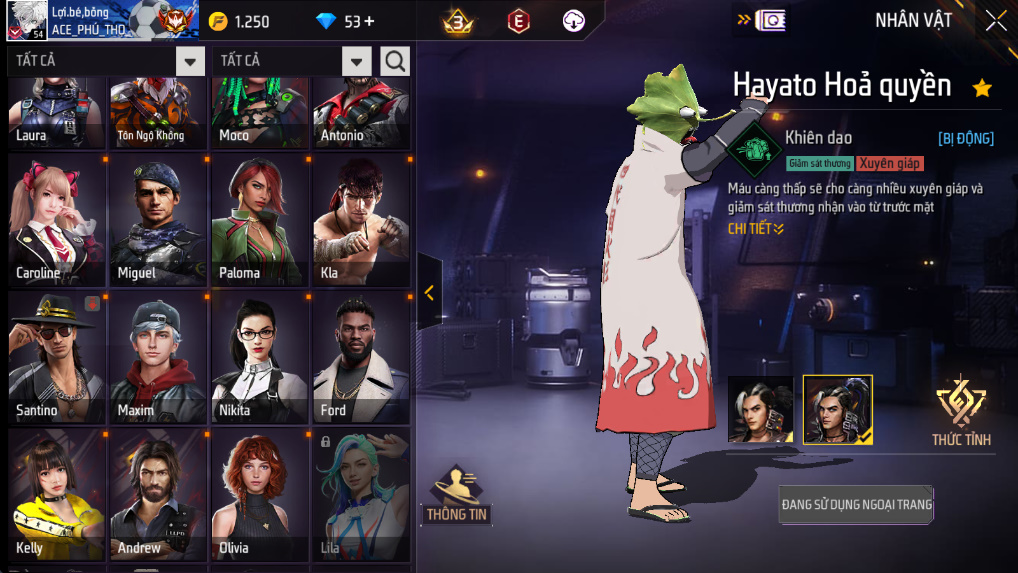Image resolution: width=1018 pixels, height=573 pixels.
Task: Close the character screen with the X
Action: pyautogui.click(x=995, y=20)
